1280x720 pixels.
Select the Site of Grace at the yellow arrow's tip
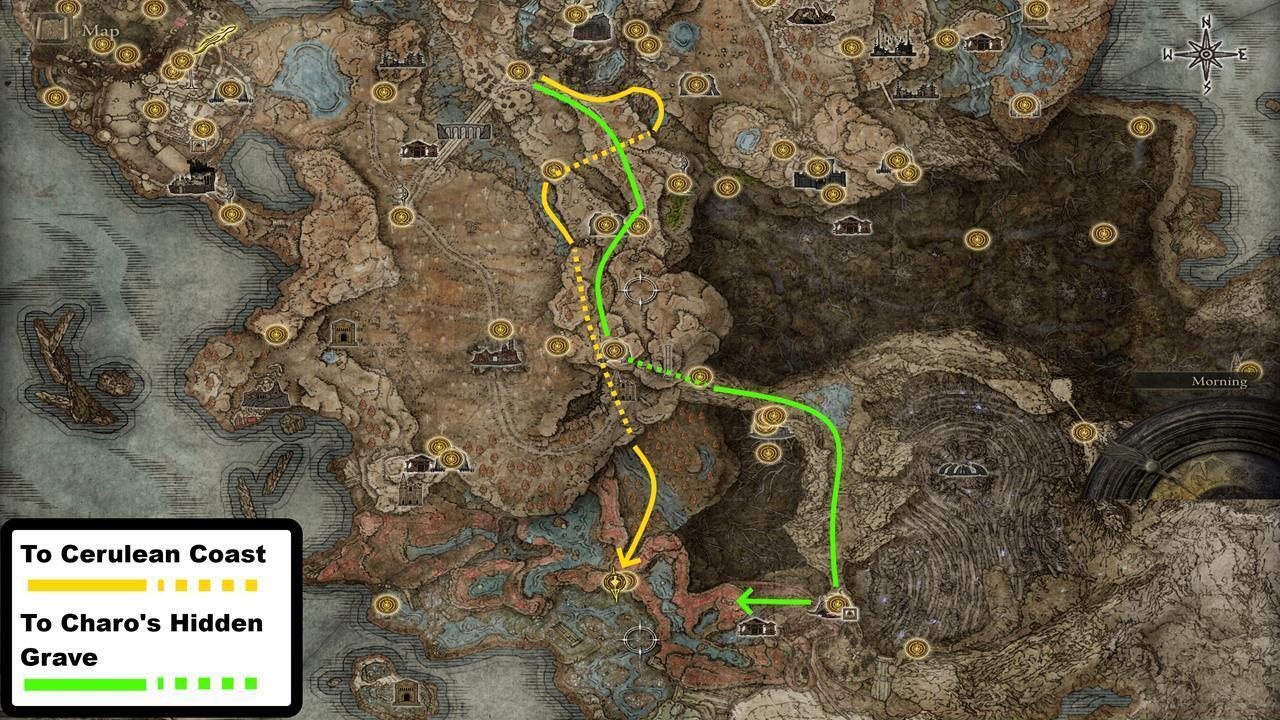[613, 582]
